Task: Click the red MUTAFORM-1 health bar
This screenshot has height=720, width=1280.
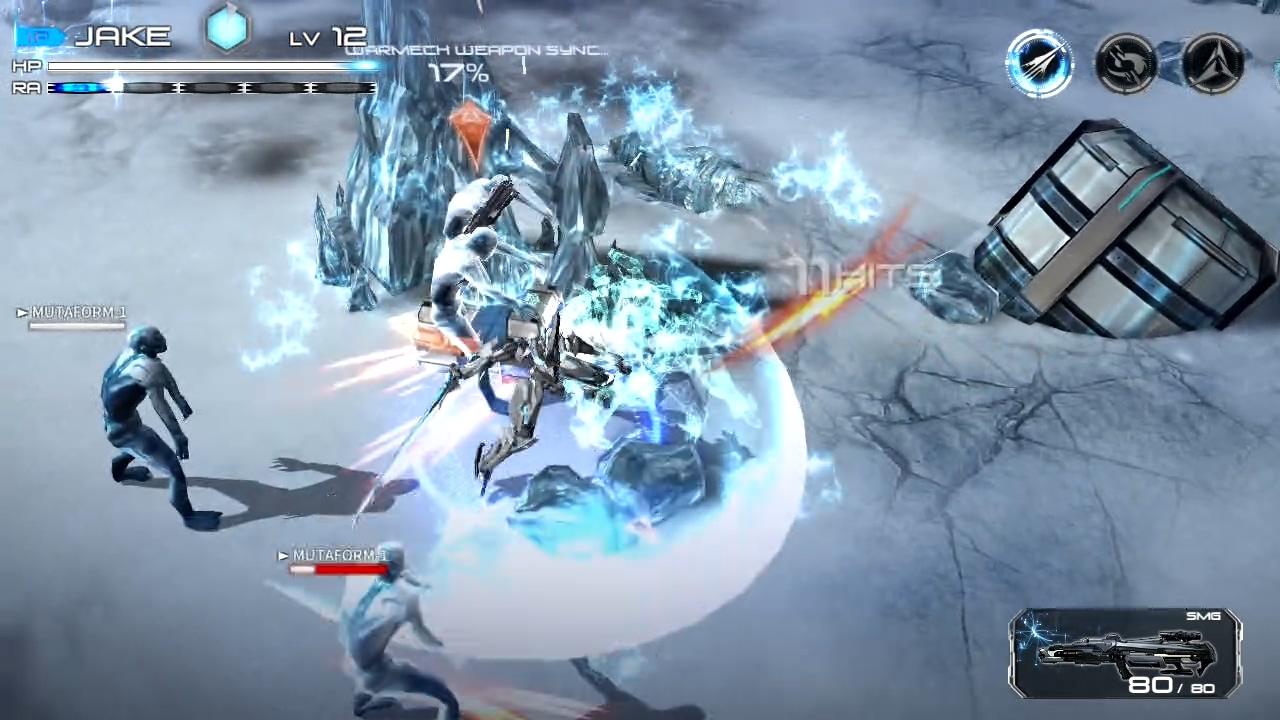Action: click(x=340, y=570)
